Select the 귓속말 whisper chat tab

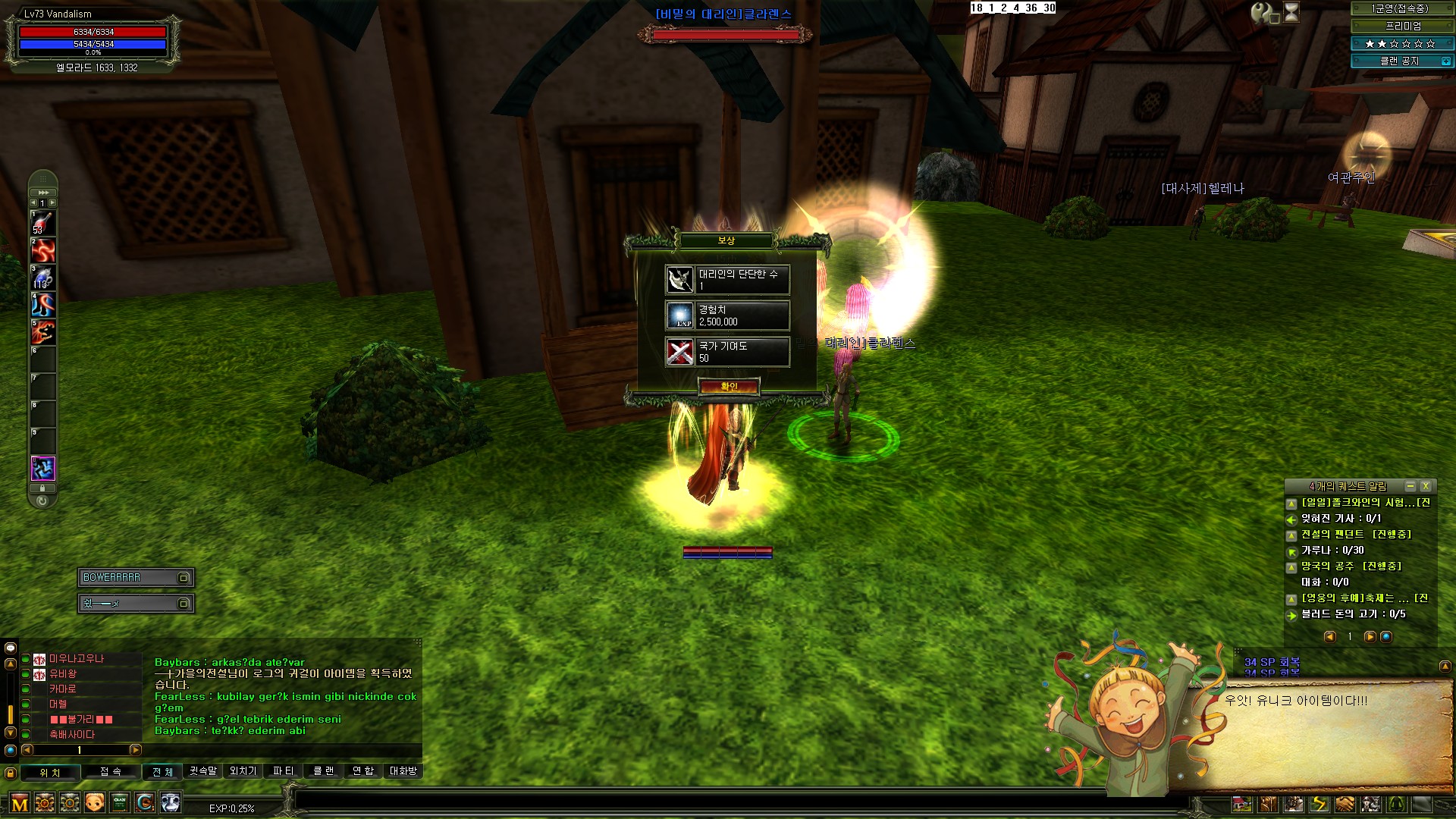tap(202, 771)
